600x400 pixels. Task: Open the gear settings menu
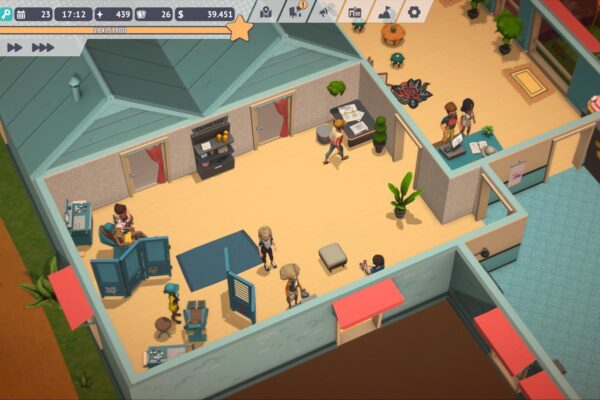pyautogui.click(x=414, y=12)
